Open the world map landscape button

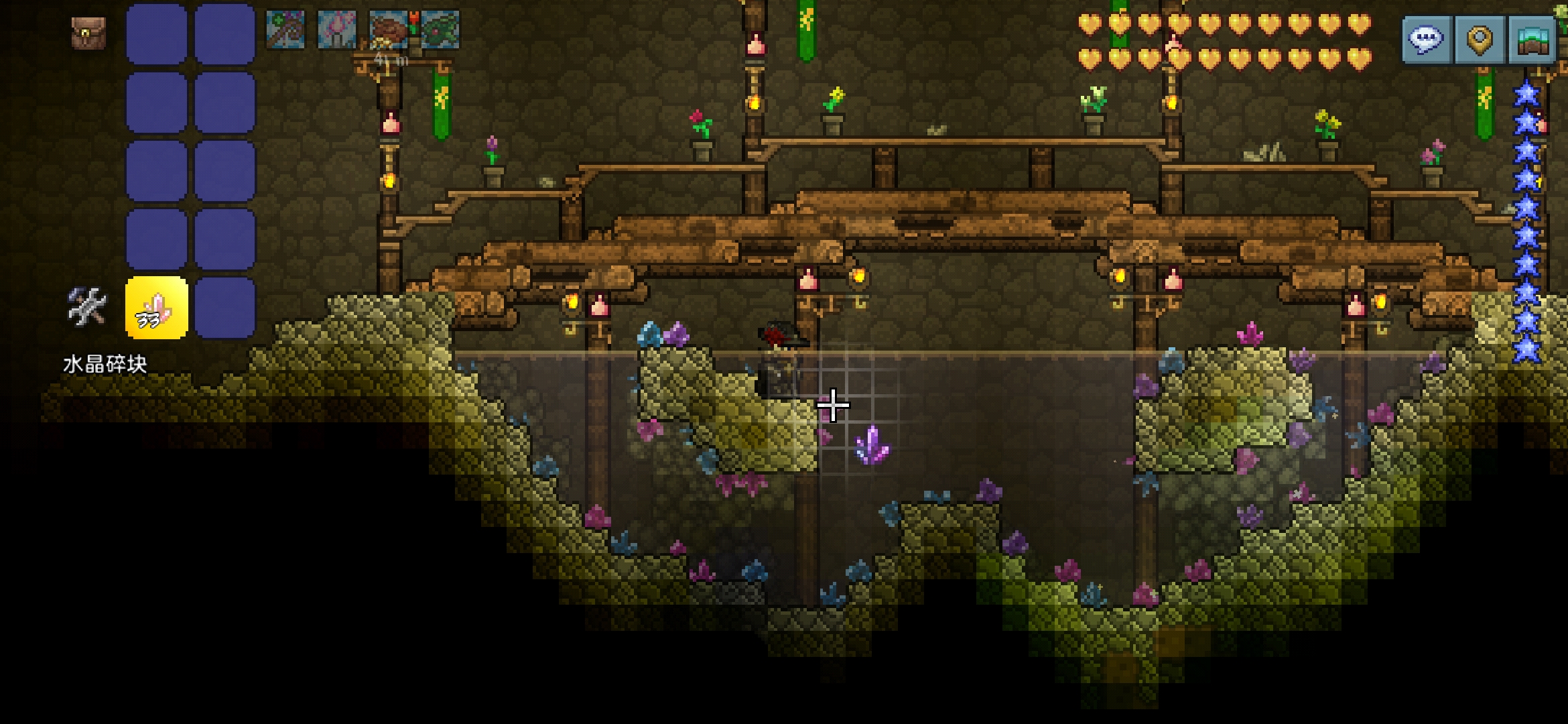click(1532, 40)
